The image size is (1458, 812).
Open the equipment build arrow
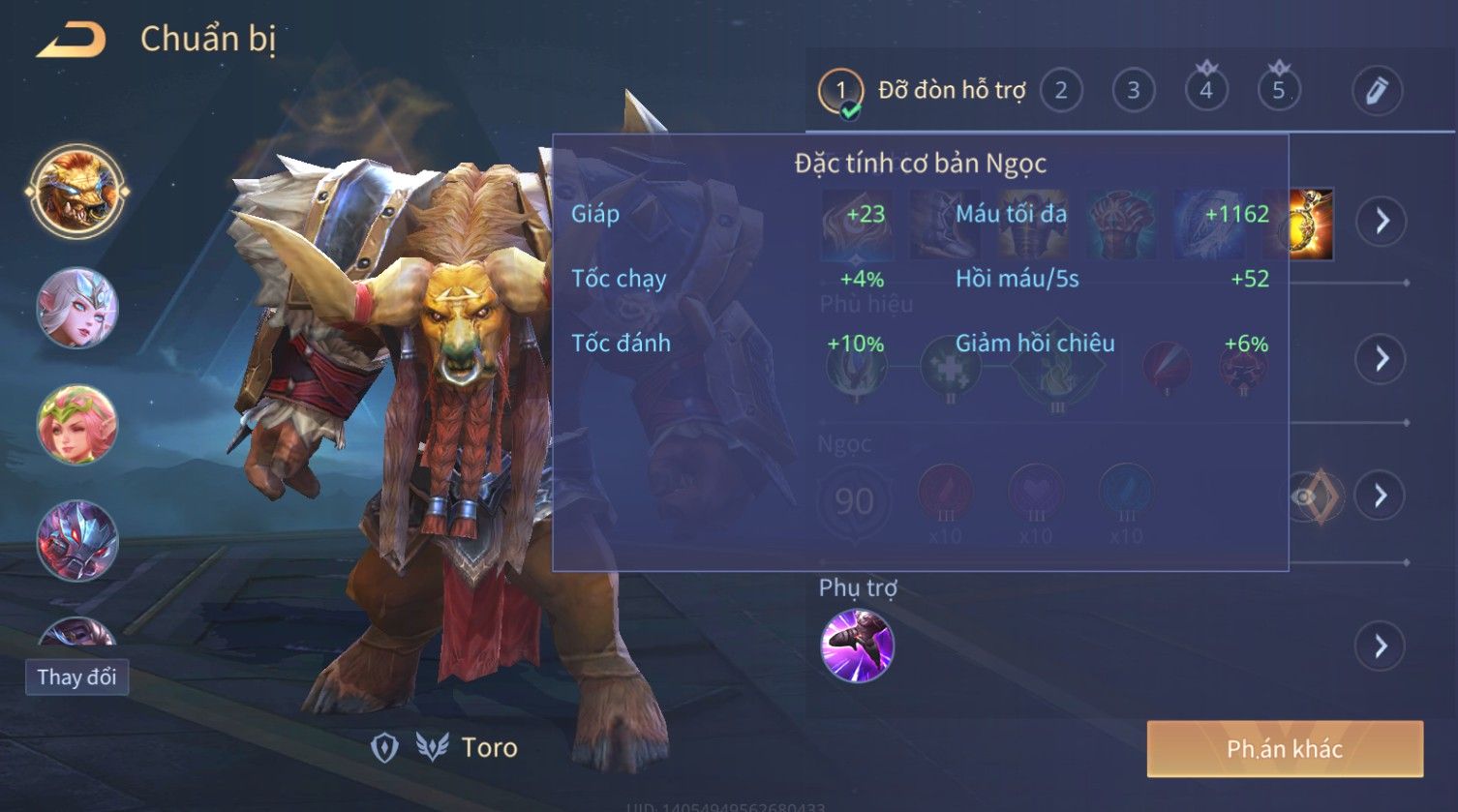[x=1382, y=222]
